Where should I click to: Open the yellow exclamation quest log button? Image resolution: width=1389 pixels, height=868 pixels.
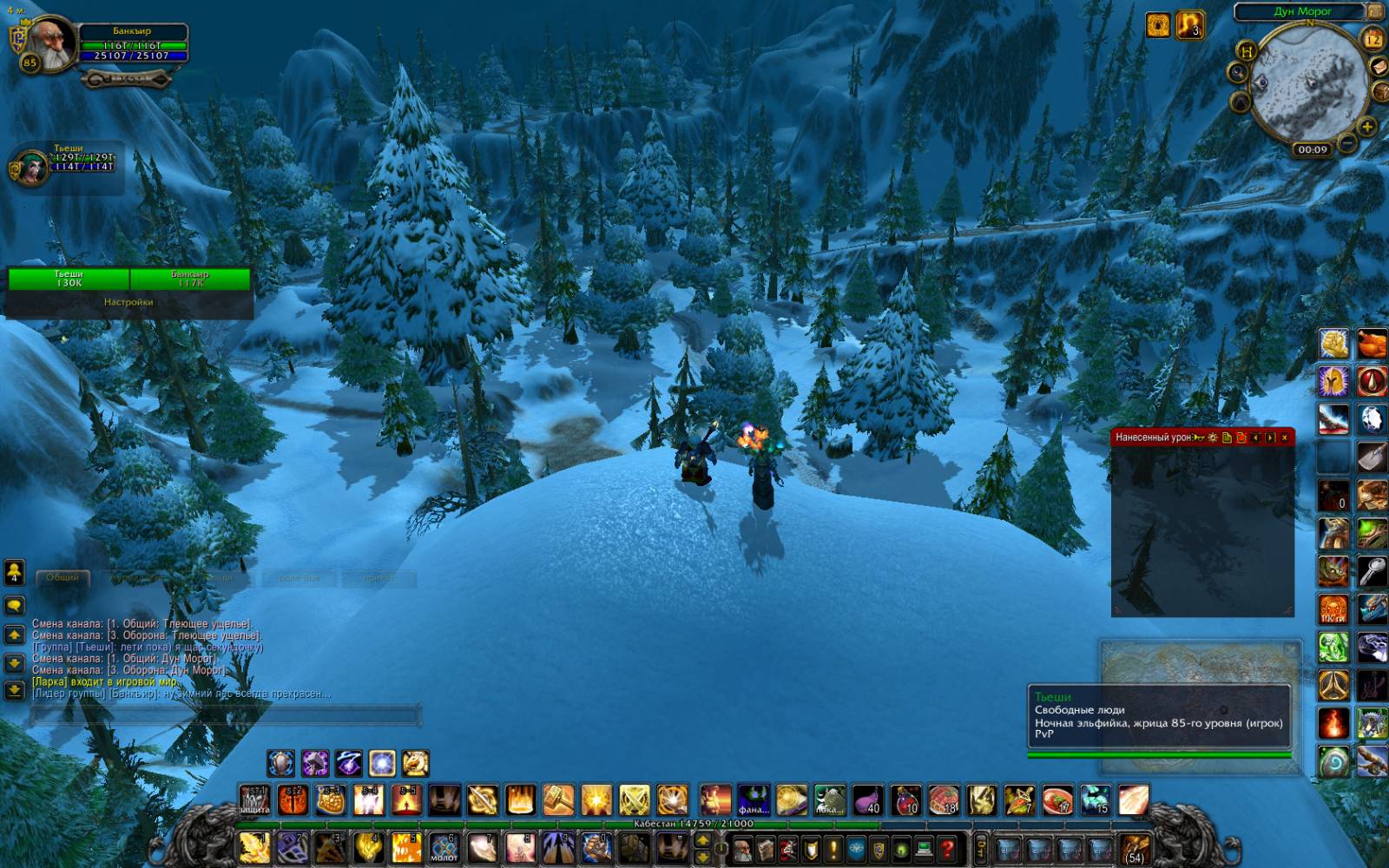pyautogui.click(x=833, y=848)
